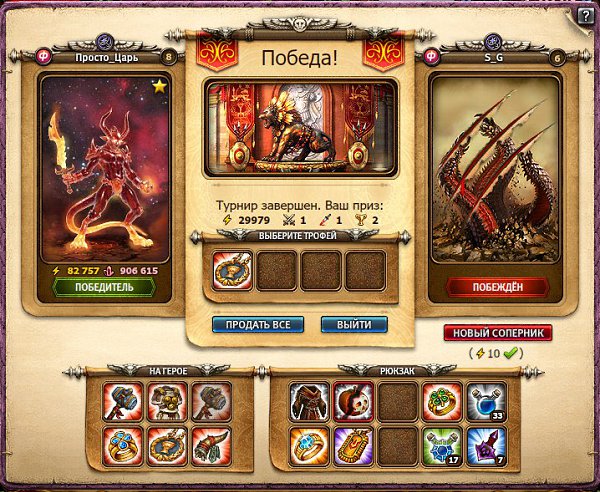600x492 pixels.
Task: Open help with the question mark button
Action: [585, 14]
